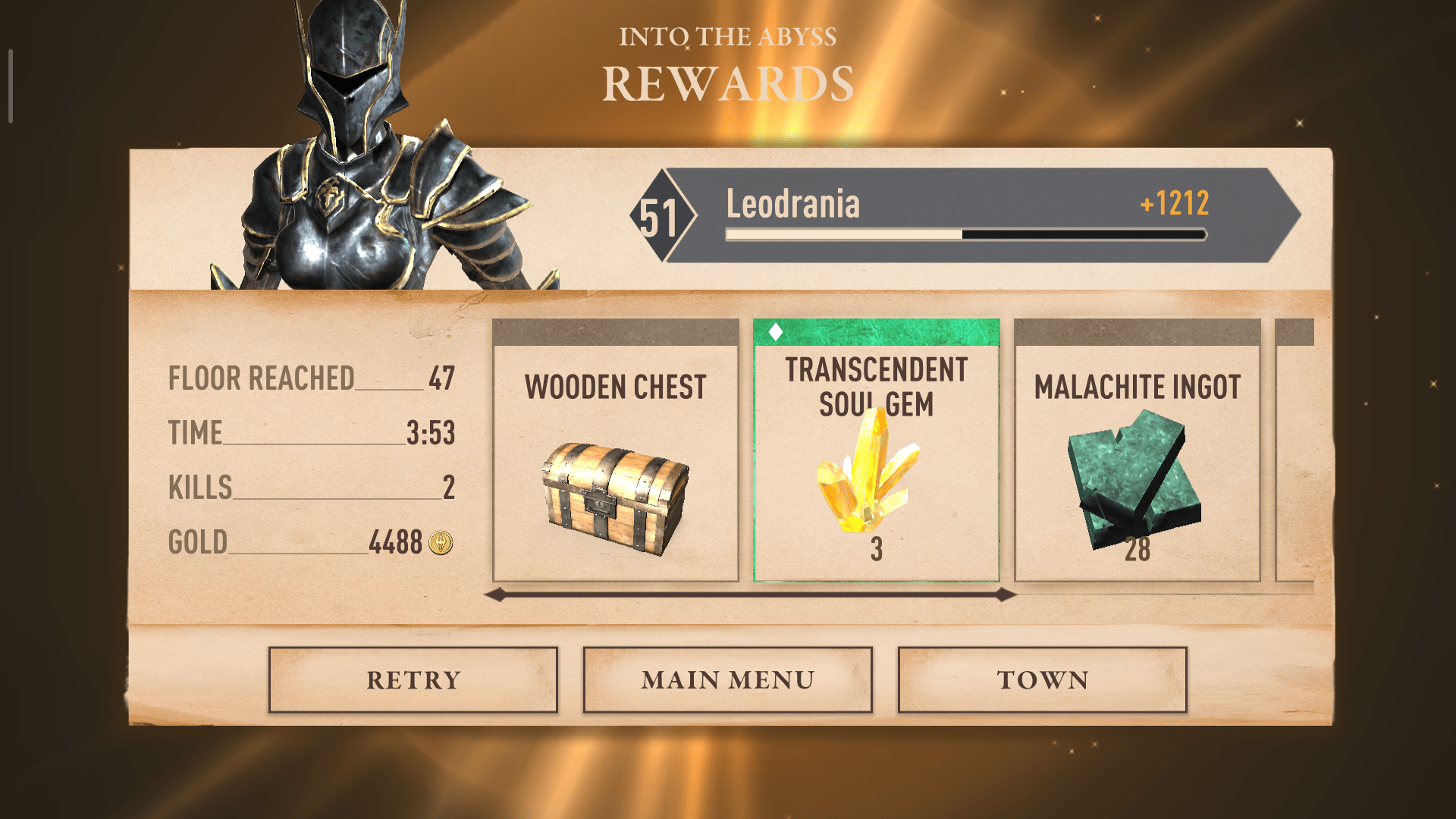Click the KILLS stat entry

coord(311,489)
